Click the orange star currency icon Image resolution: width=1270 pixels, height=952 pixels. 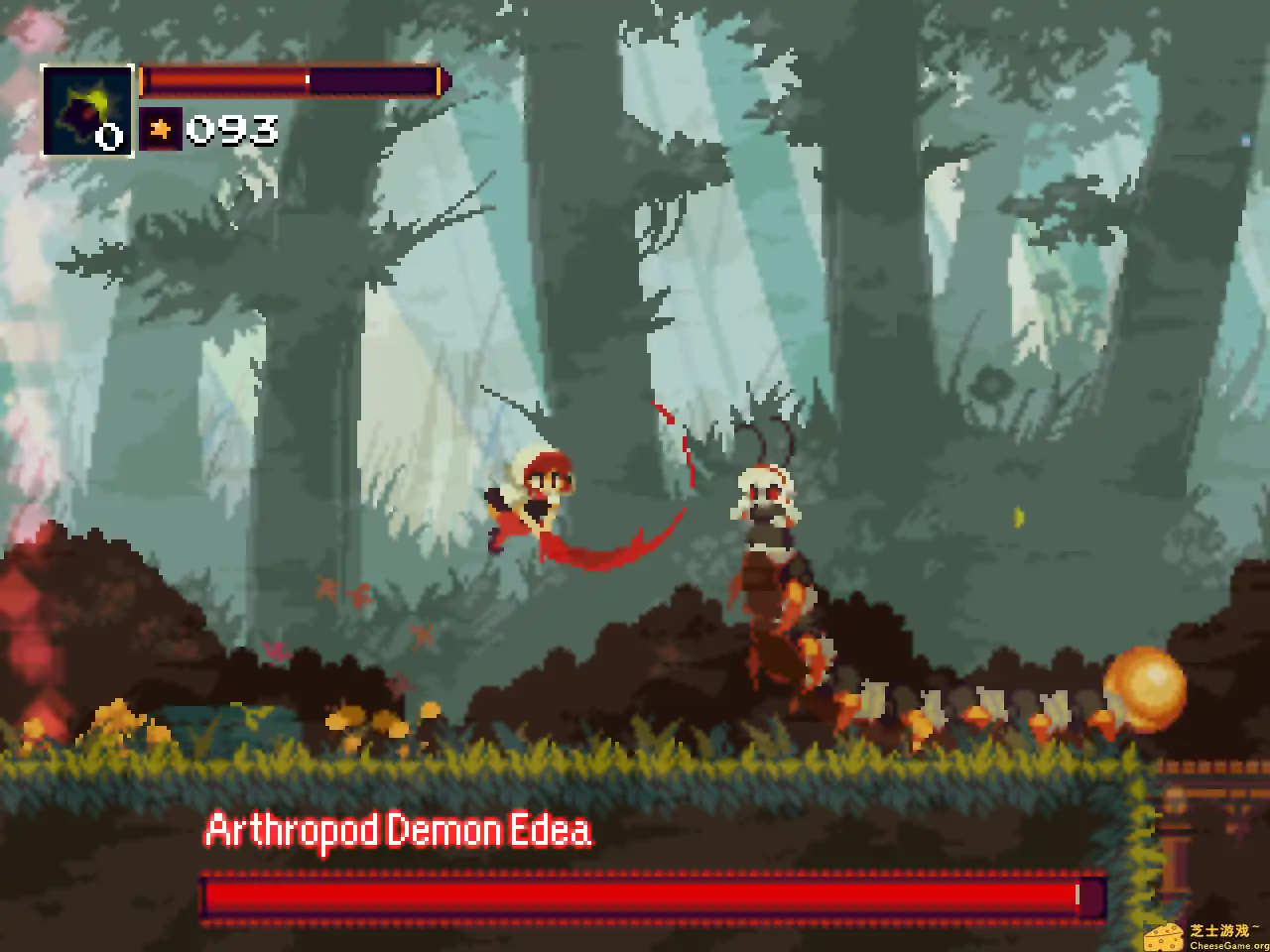(x=162, y=128)
